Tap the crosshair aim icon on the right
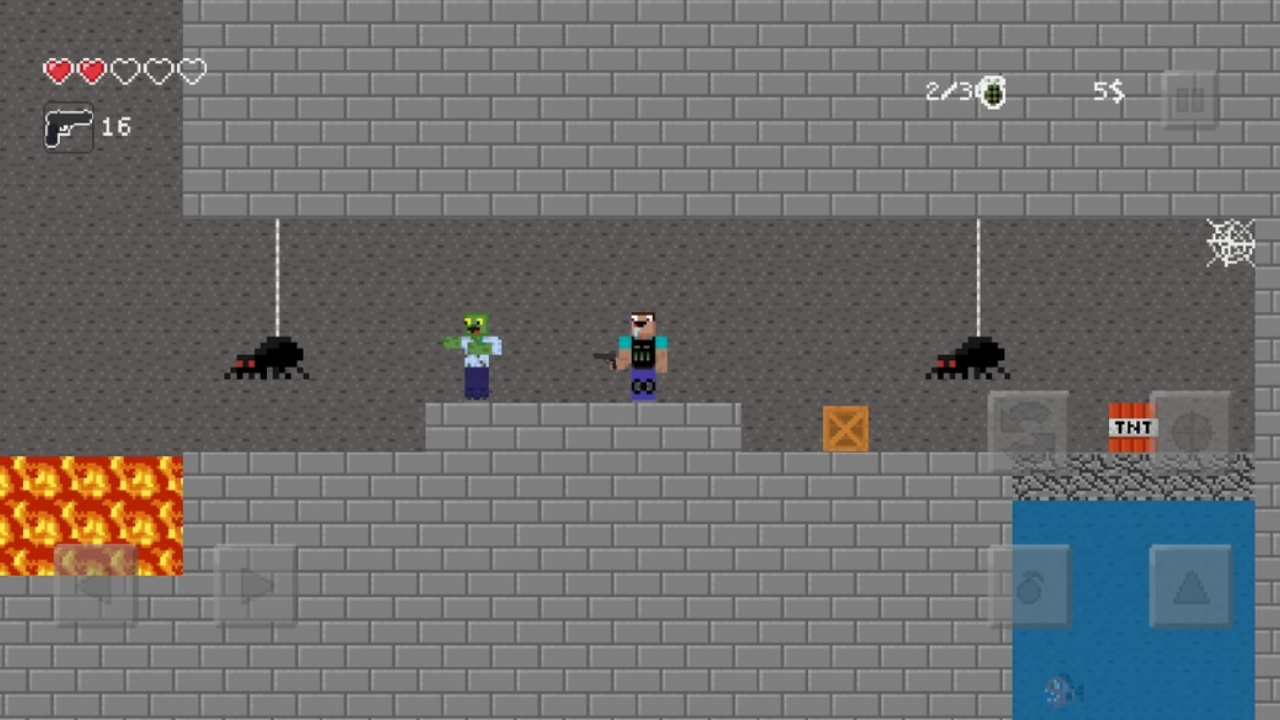The height and width of the screenshot is (720, 1280). point(1192,428)
